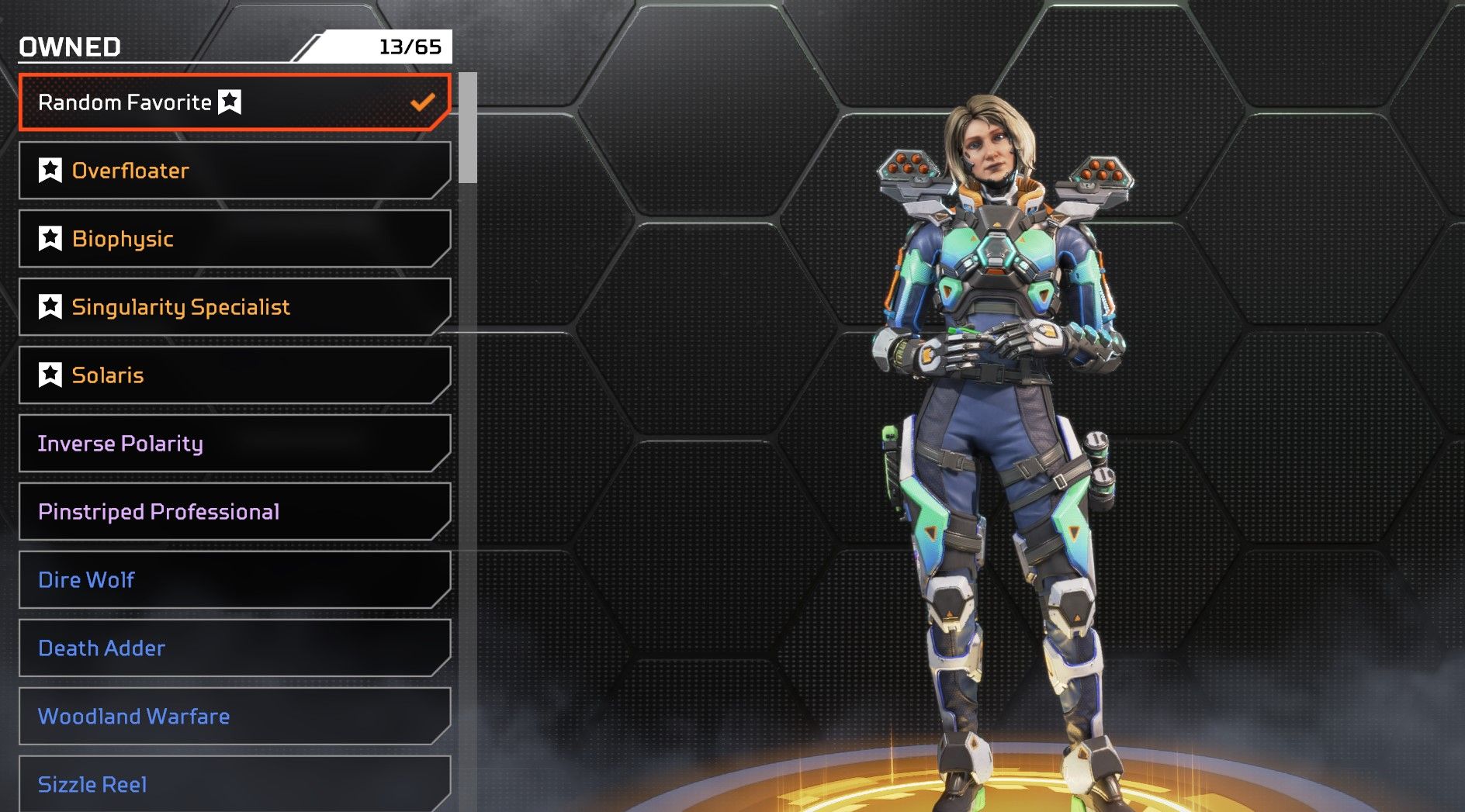Choose the Death Adder skin
1465x812 pixels.
(x=233, y=648)
